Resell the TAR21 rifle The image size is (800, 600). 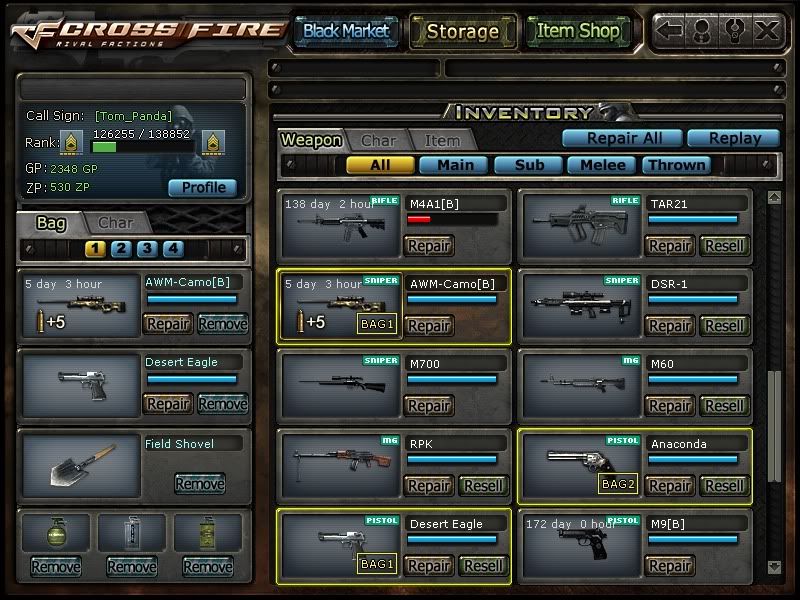pyautogui.click(x=723, y=246)
